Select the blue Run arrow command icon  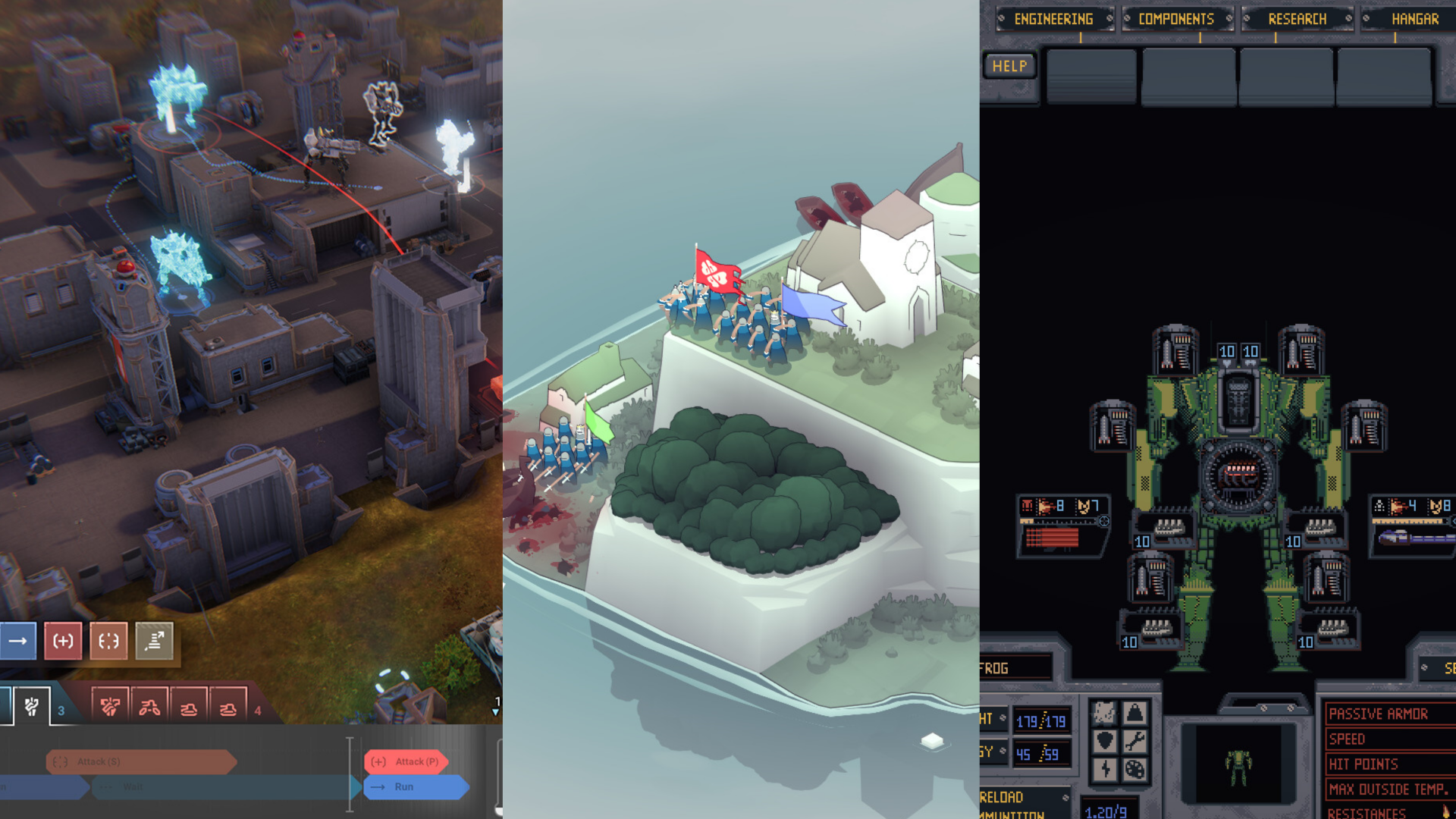click(17, 641)
